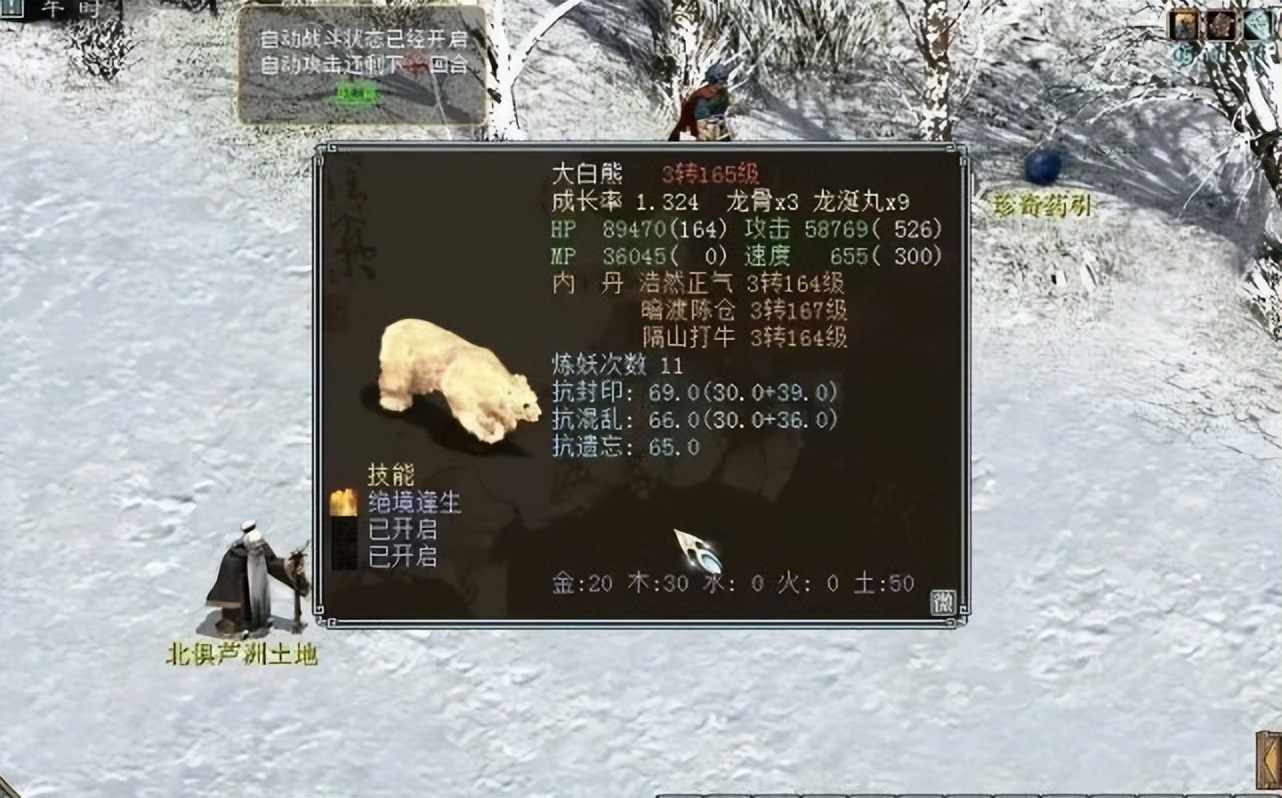Click the 珍奇药剂 item label on the ground

pos(1041,200)
